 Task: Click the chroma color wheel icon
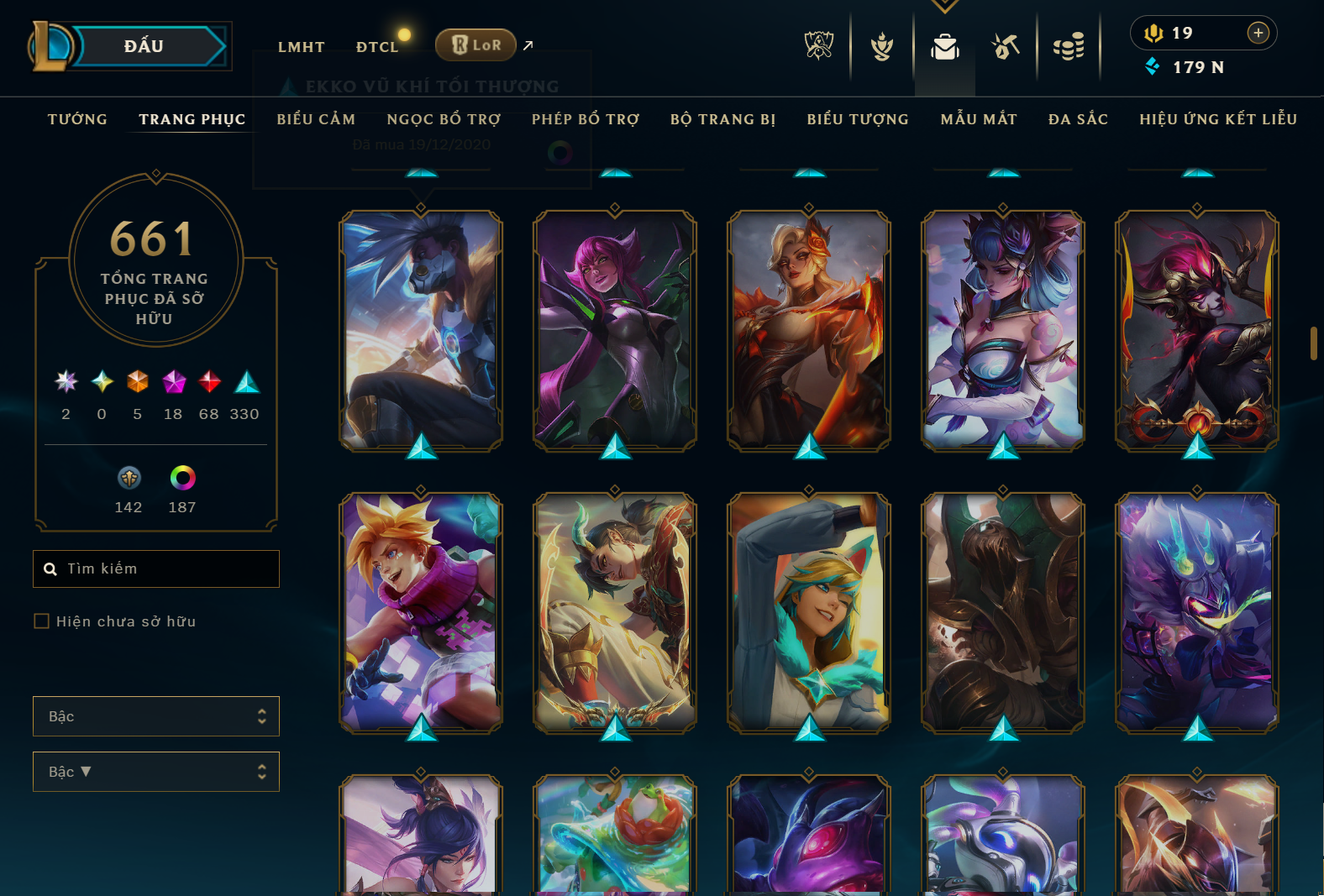(181, 479)
